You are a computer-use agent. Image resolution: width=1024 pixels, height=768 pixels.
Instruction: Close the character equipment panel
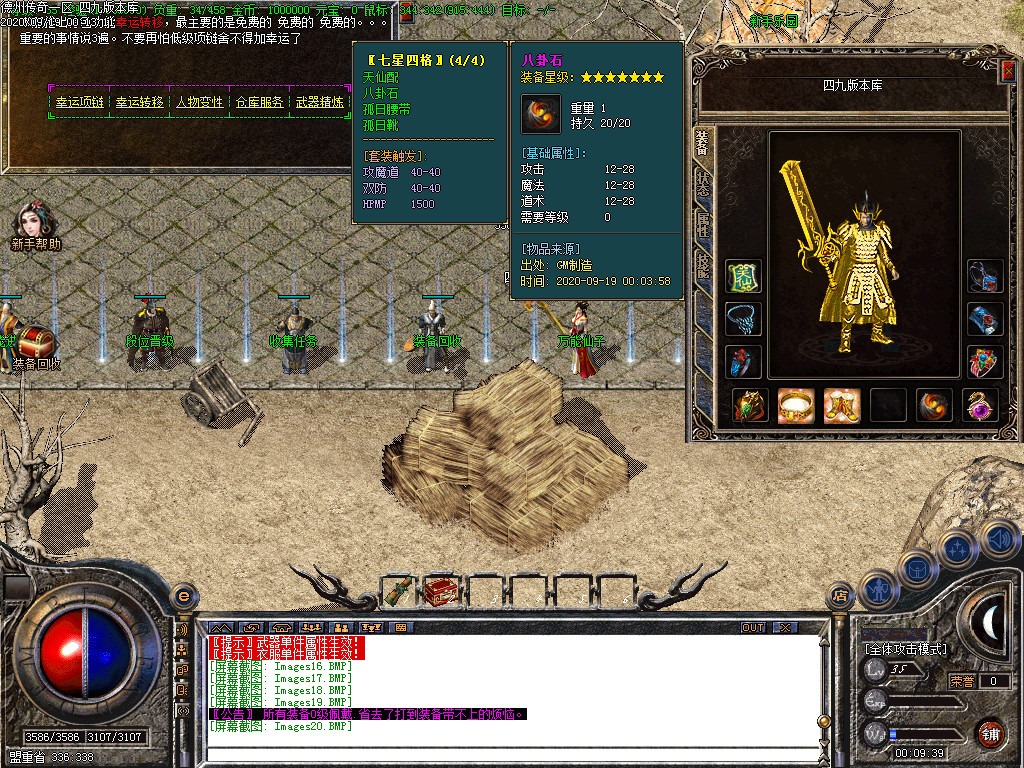[1008, 72]
